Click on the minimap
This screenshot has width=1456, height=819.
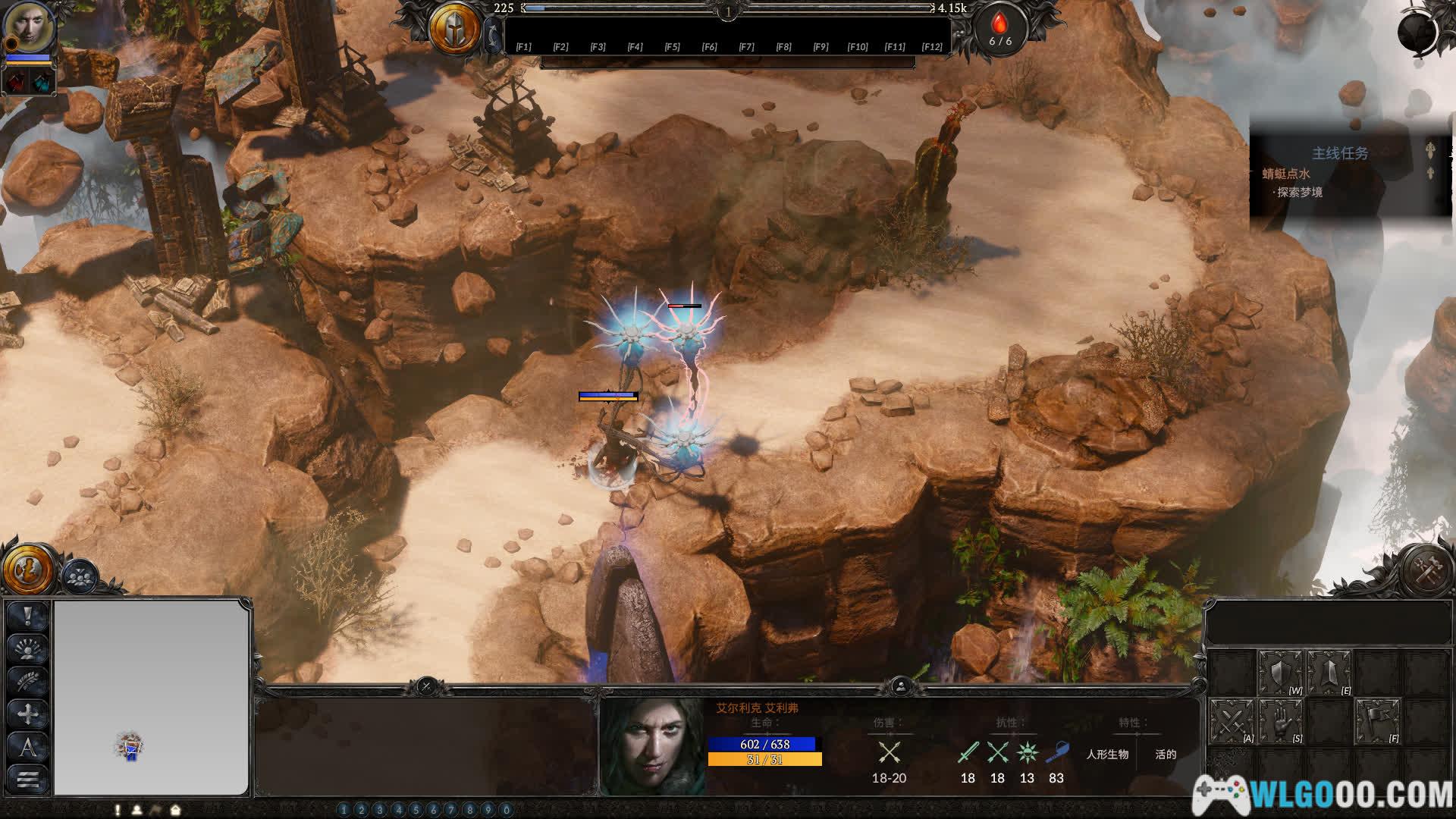(152, 697)
